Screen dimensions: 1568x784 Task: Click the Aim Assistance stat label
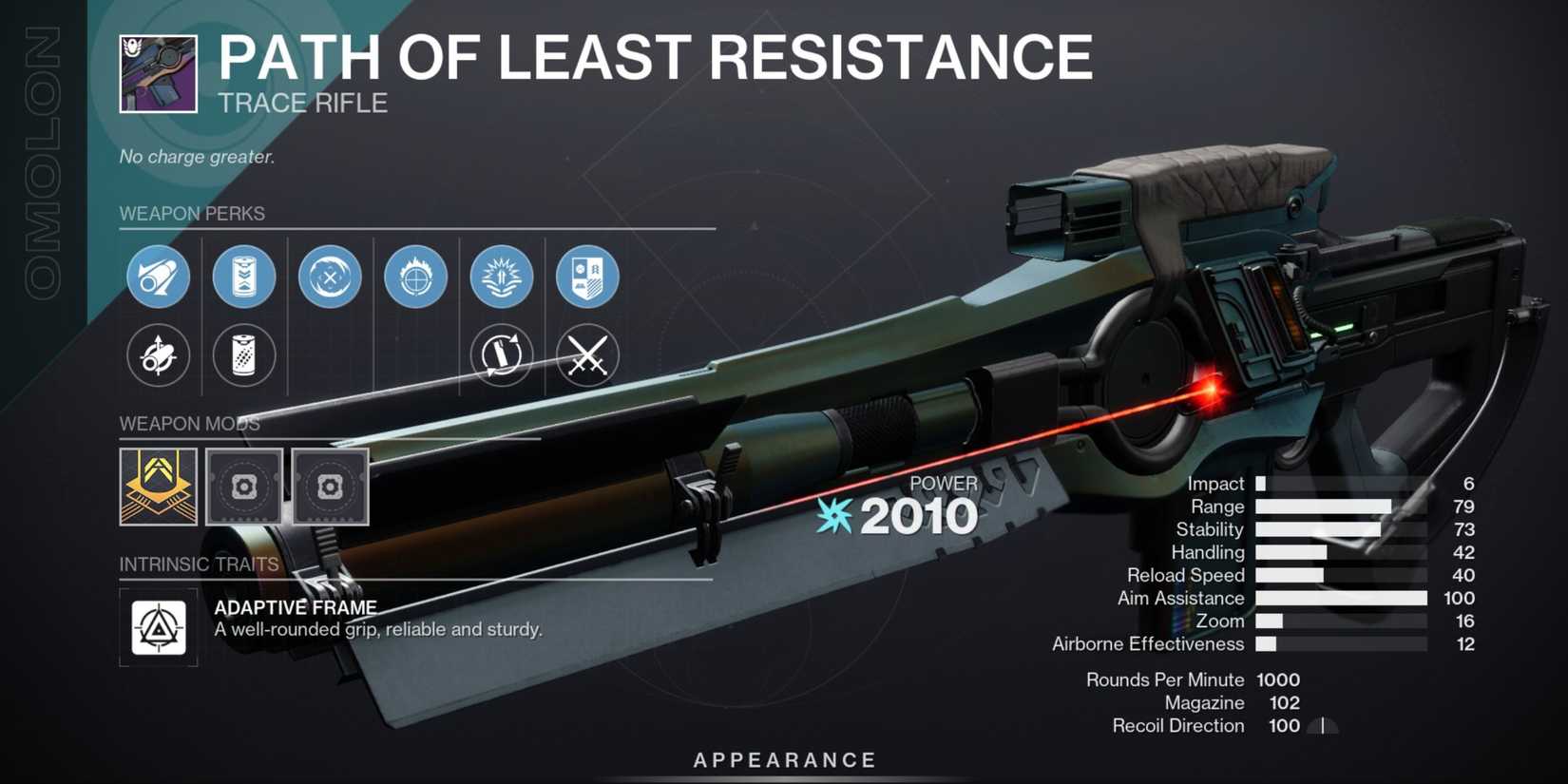coord(1181,598)
